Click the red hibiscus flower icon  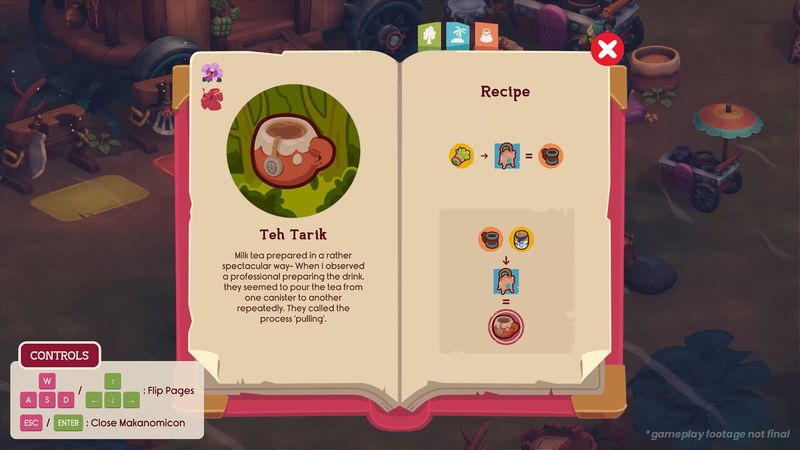tap(211, 99)
